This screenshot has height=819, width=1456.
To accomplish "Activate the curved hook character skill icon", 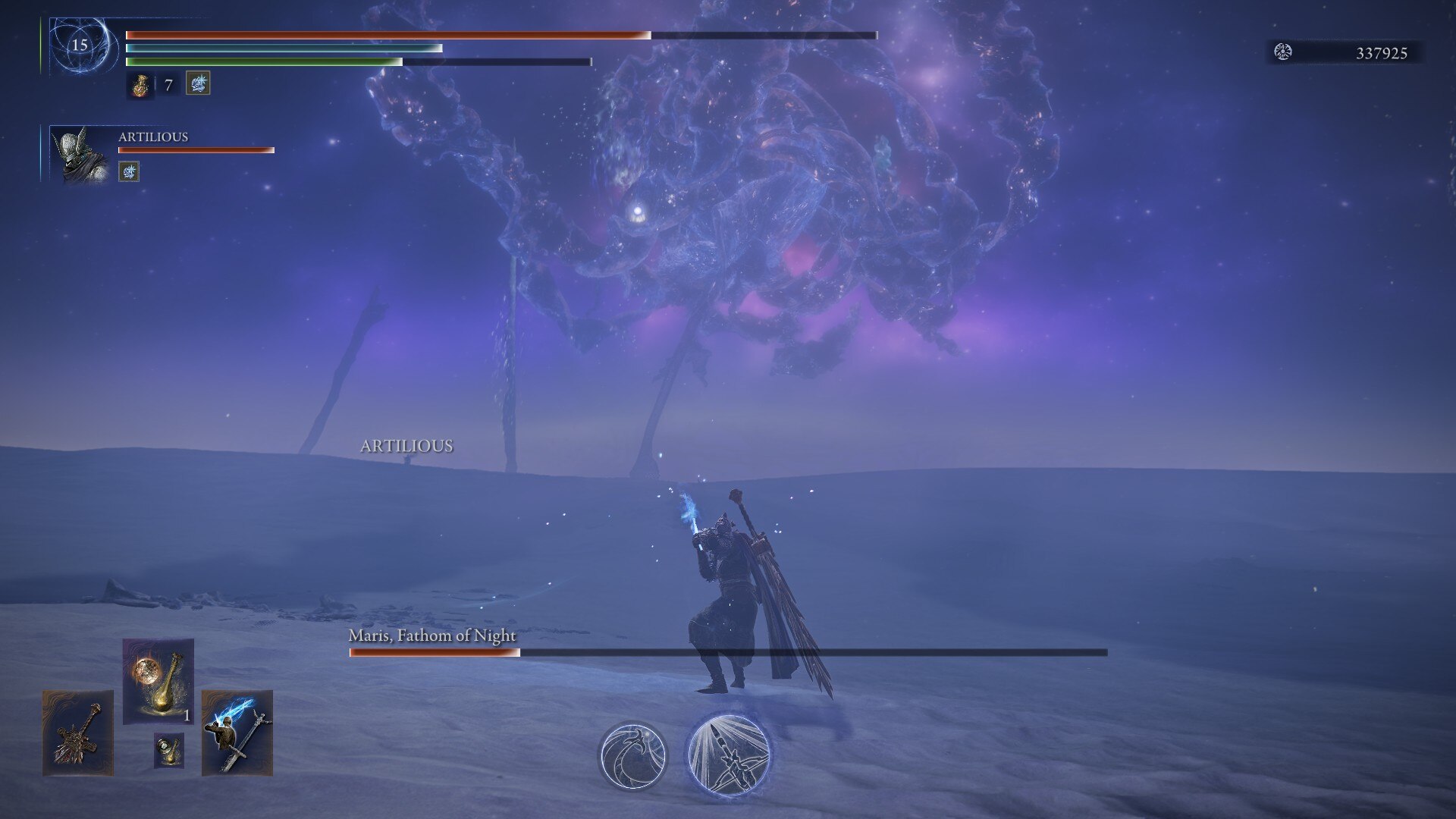I will (x=632, y=755).
